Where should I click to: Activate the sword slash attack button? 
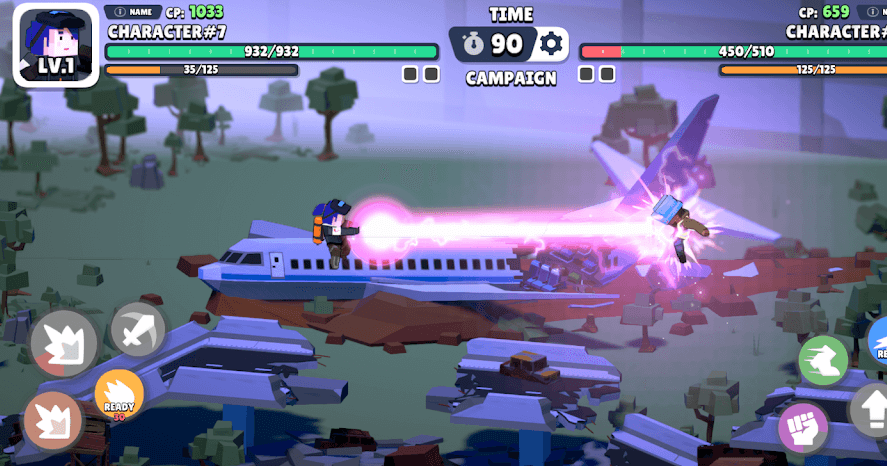click(x=138, y=329)
